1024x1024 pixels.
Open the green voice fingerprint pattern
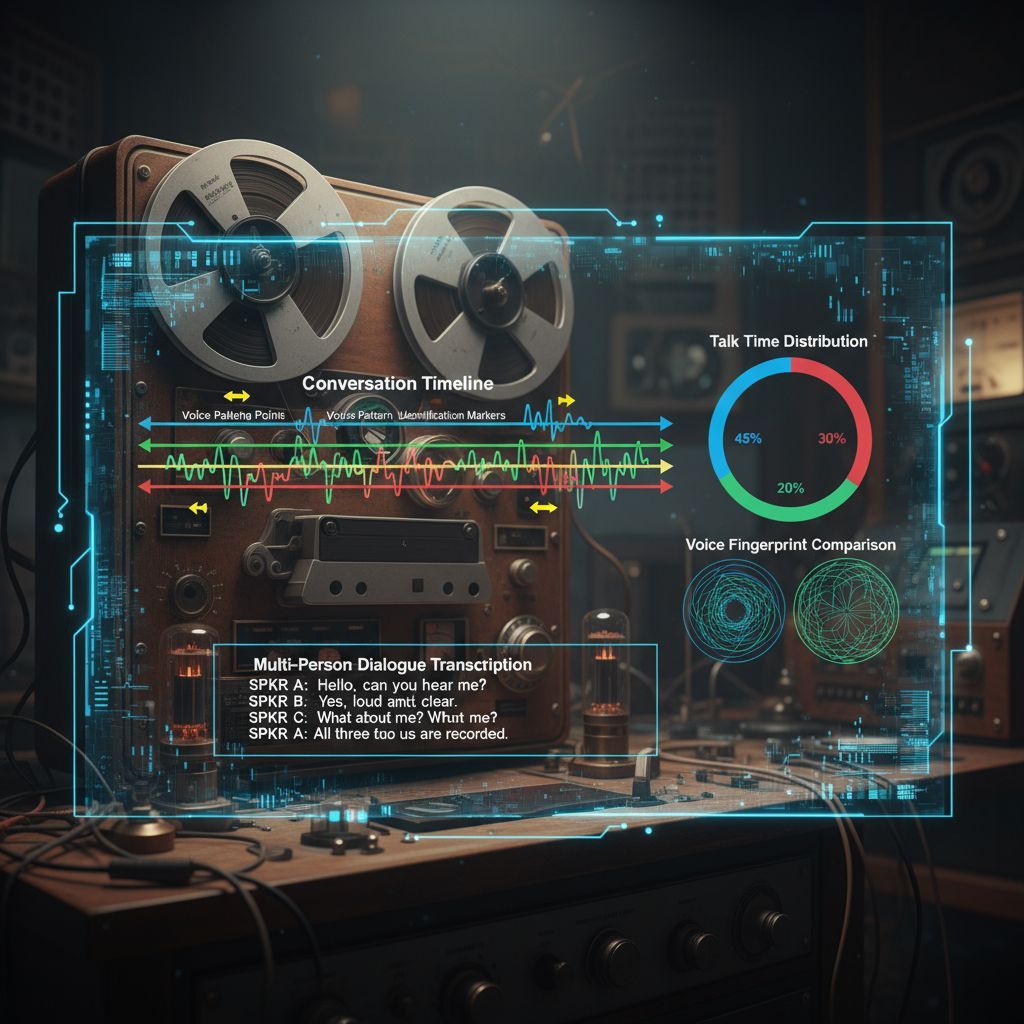(x=846, y=608)
